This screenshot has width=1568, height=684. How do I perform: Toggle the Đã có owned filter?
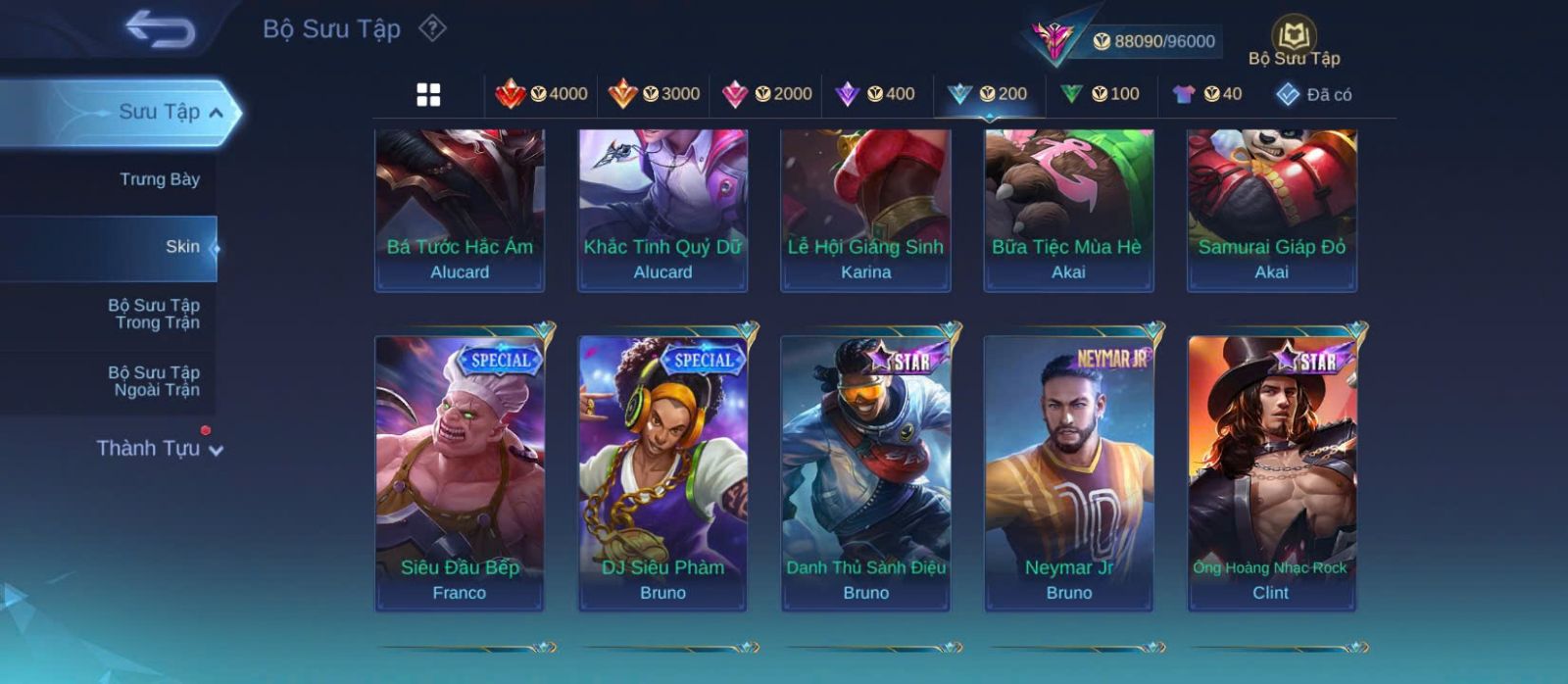click(x=1313, y=94)
